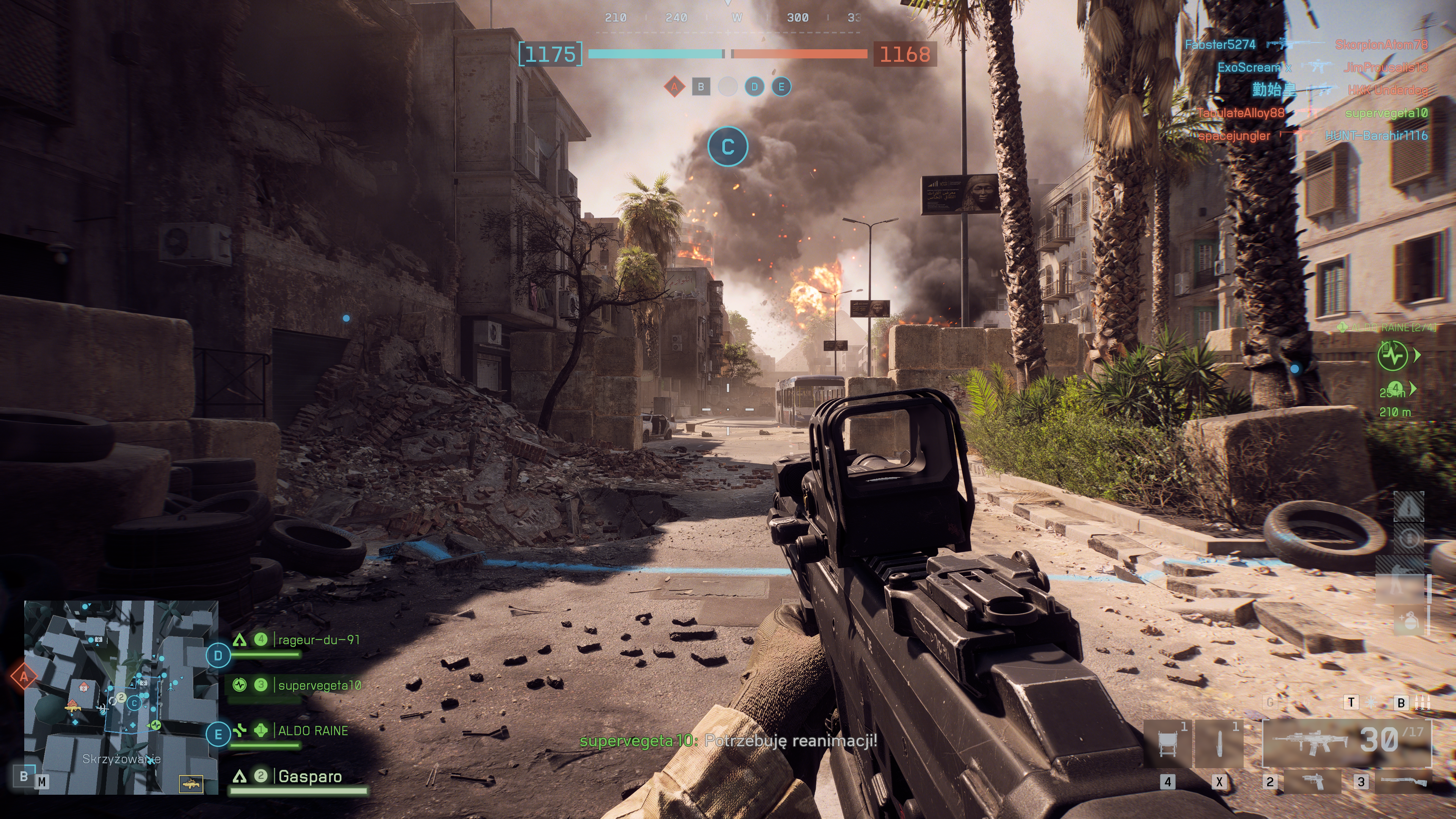Choose the primary assault rifle slot

pyautogui.click(x=1346, y=742)
